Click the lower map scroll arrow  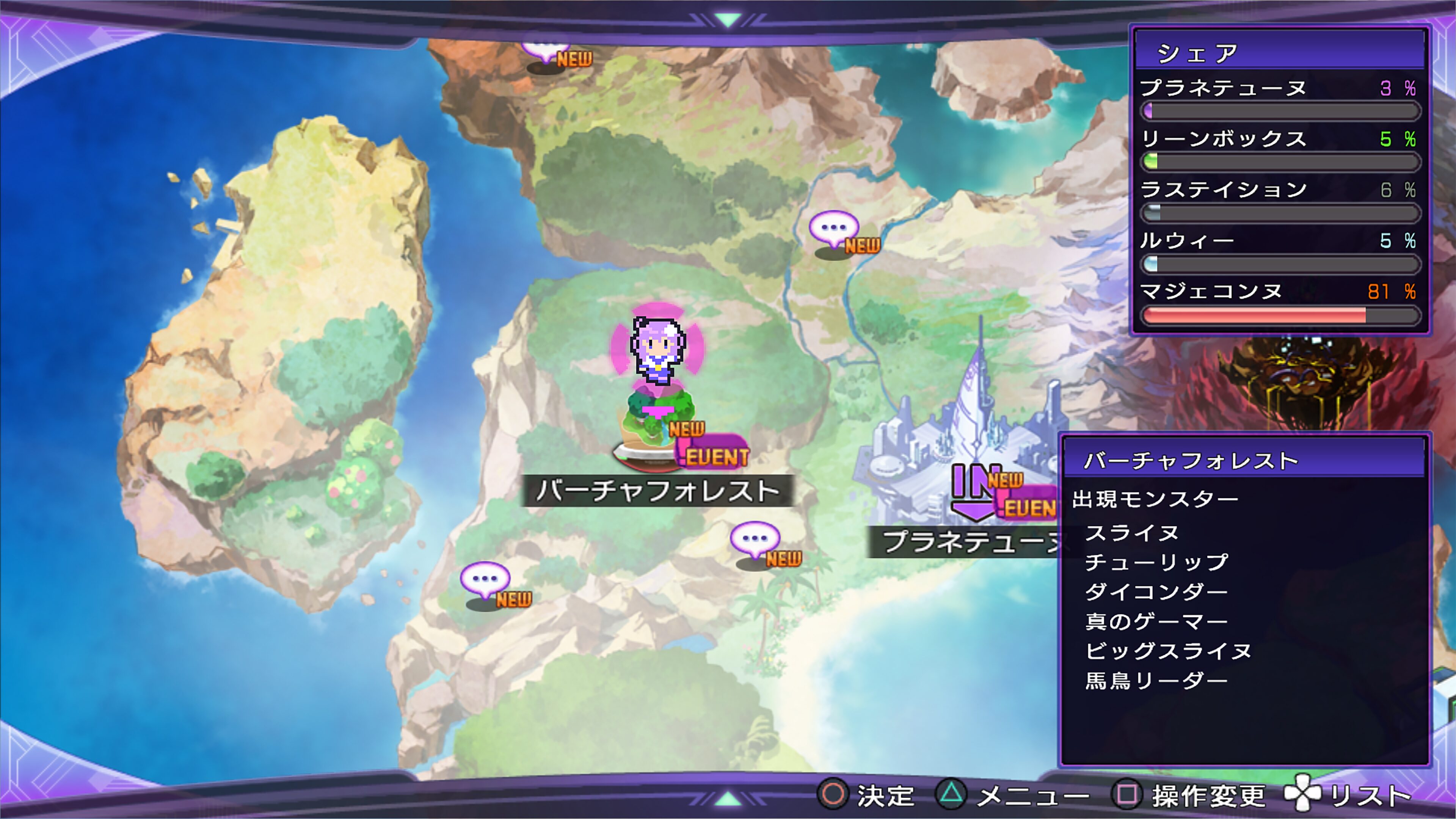click(728, 798)
